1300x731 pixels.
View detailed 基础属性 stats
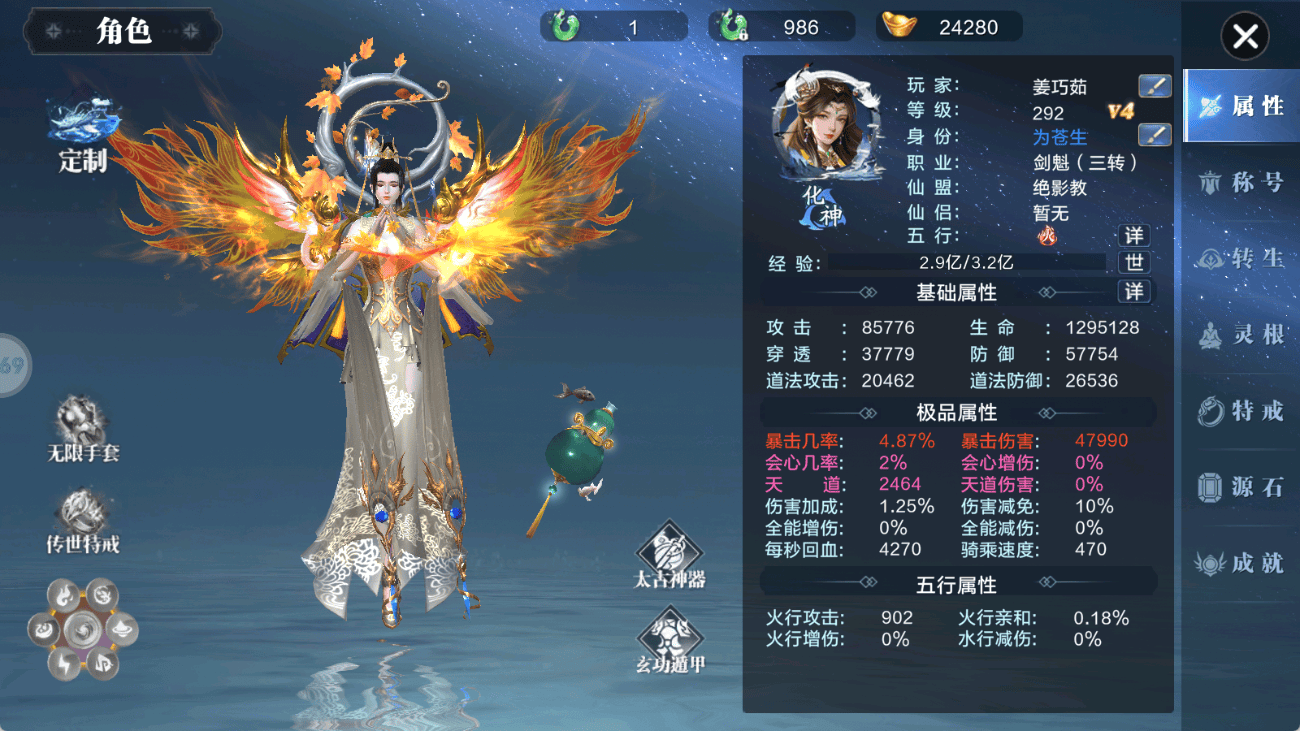(1133, 292)
